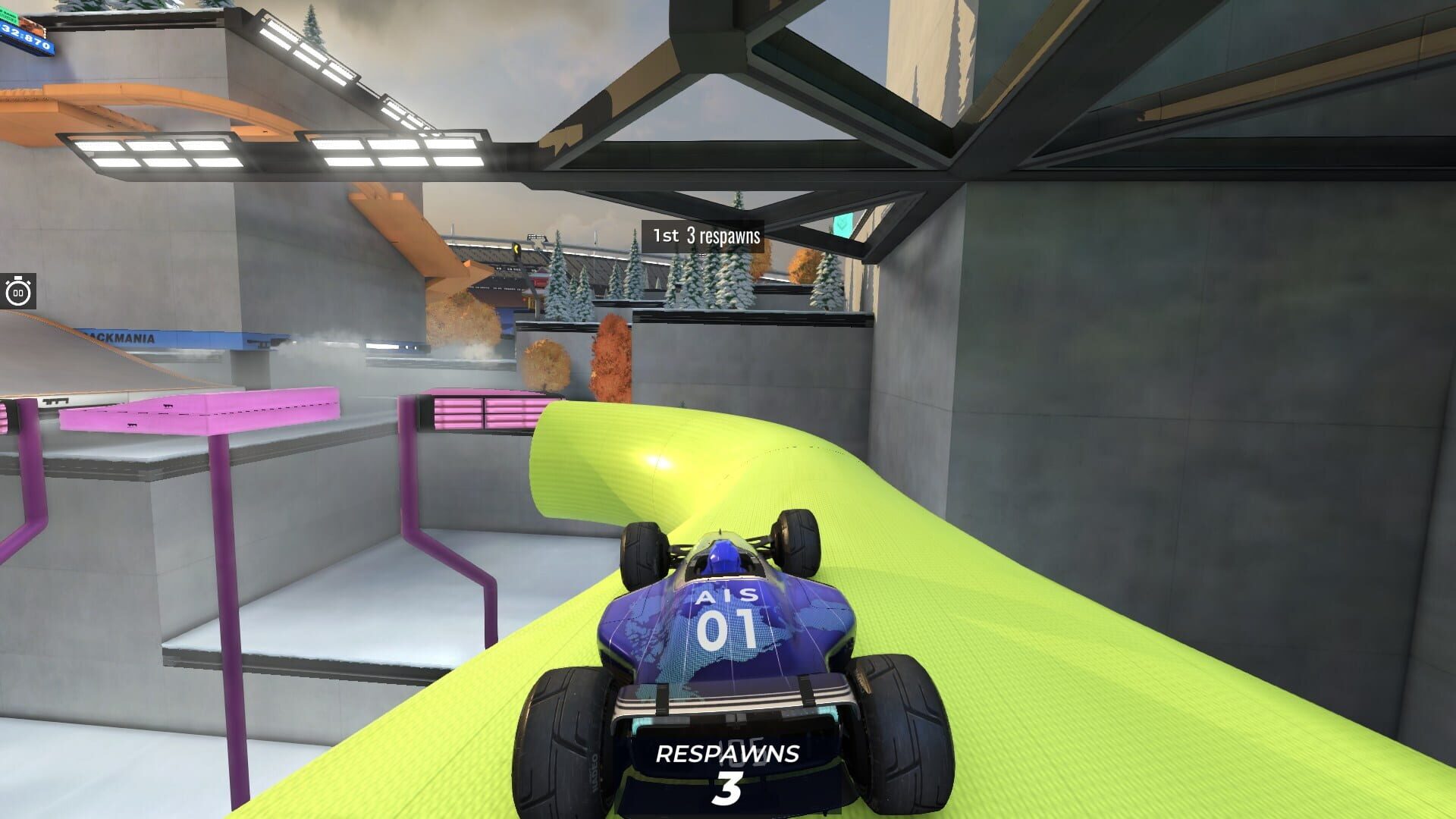Image resolution: width=1456 pixels, height=819 pixels.
Task: Toggle the 1st place position indicator
Action: point(666,237)
